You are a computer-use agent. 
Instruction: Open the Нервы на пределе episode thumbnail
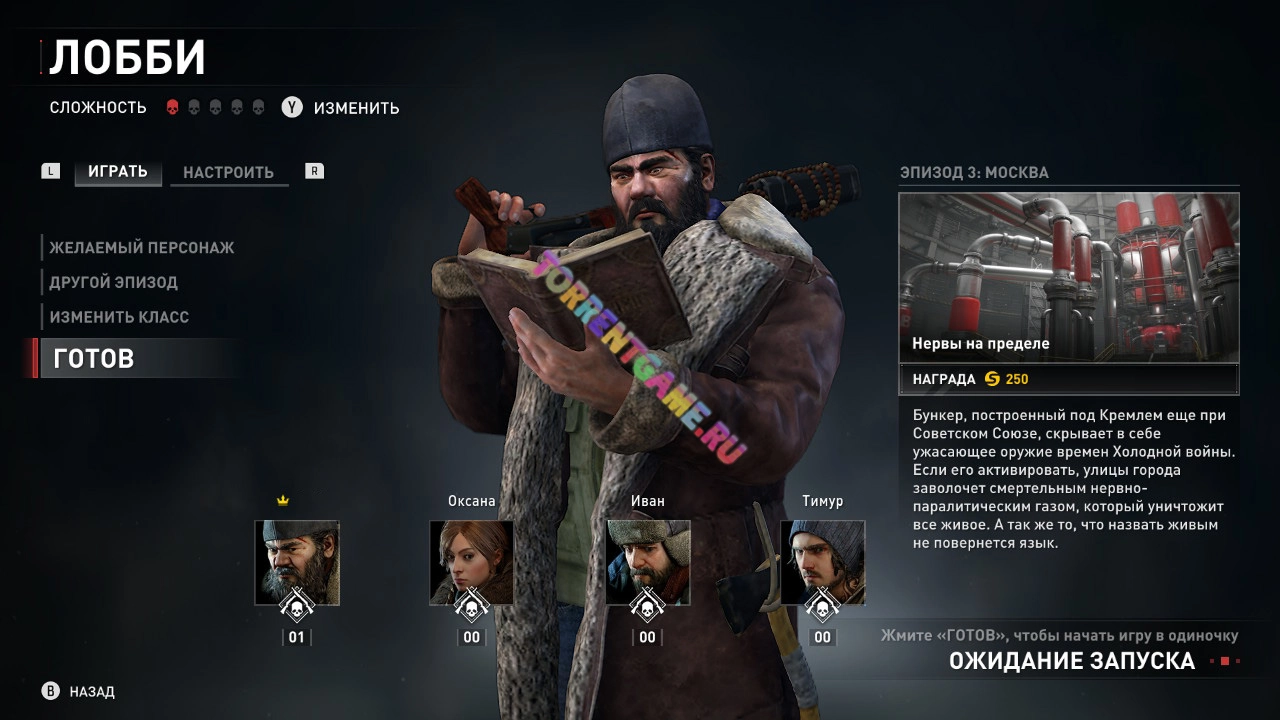pos(1068,277)
